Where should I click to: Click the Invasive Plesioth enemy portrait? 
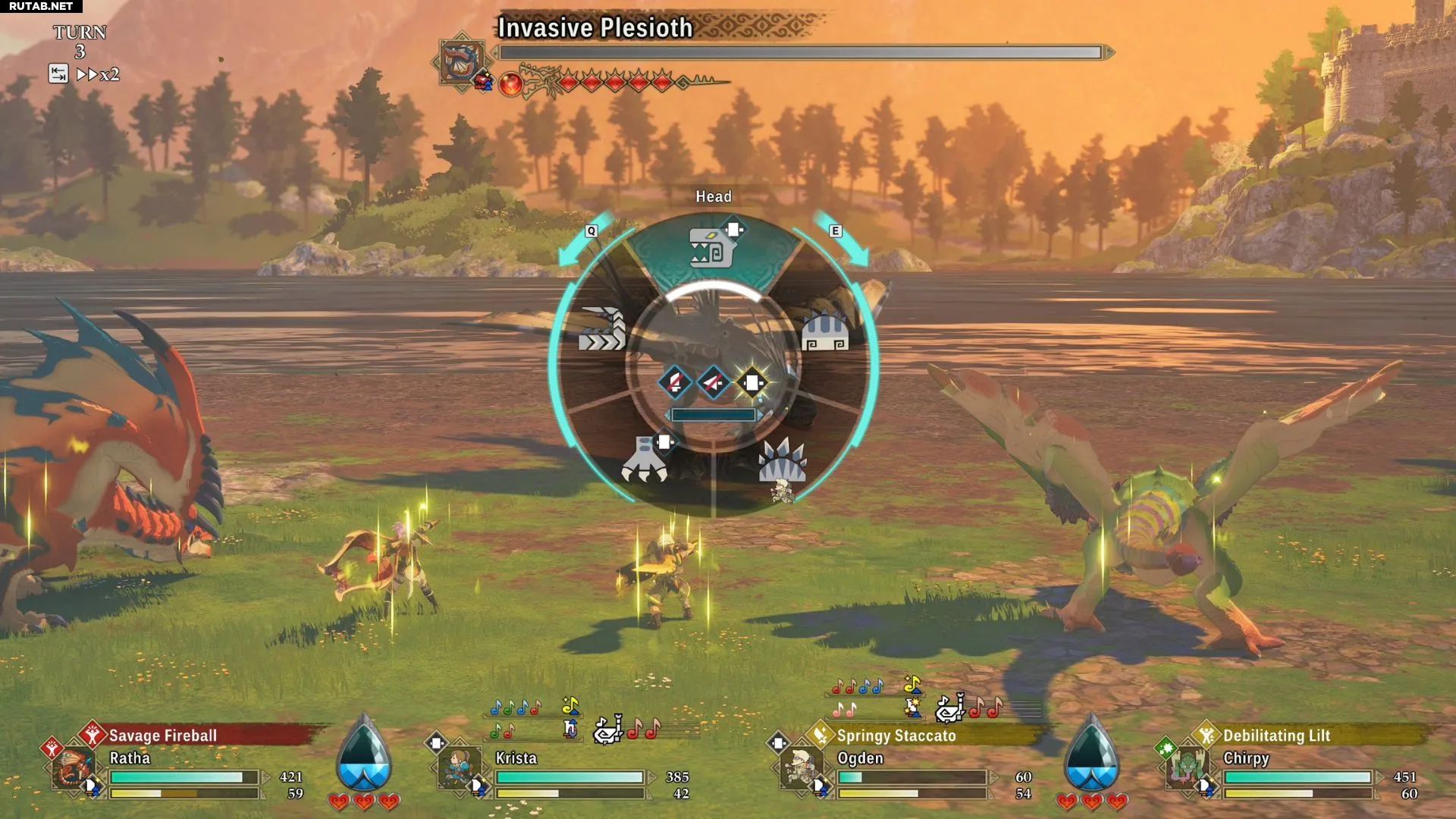coord(460,61)
